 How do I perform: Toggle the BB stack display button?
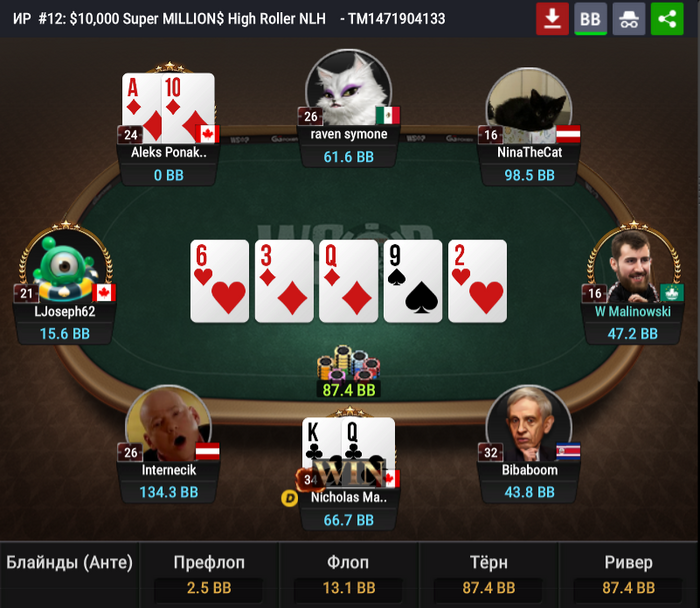tap(590, 18)
